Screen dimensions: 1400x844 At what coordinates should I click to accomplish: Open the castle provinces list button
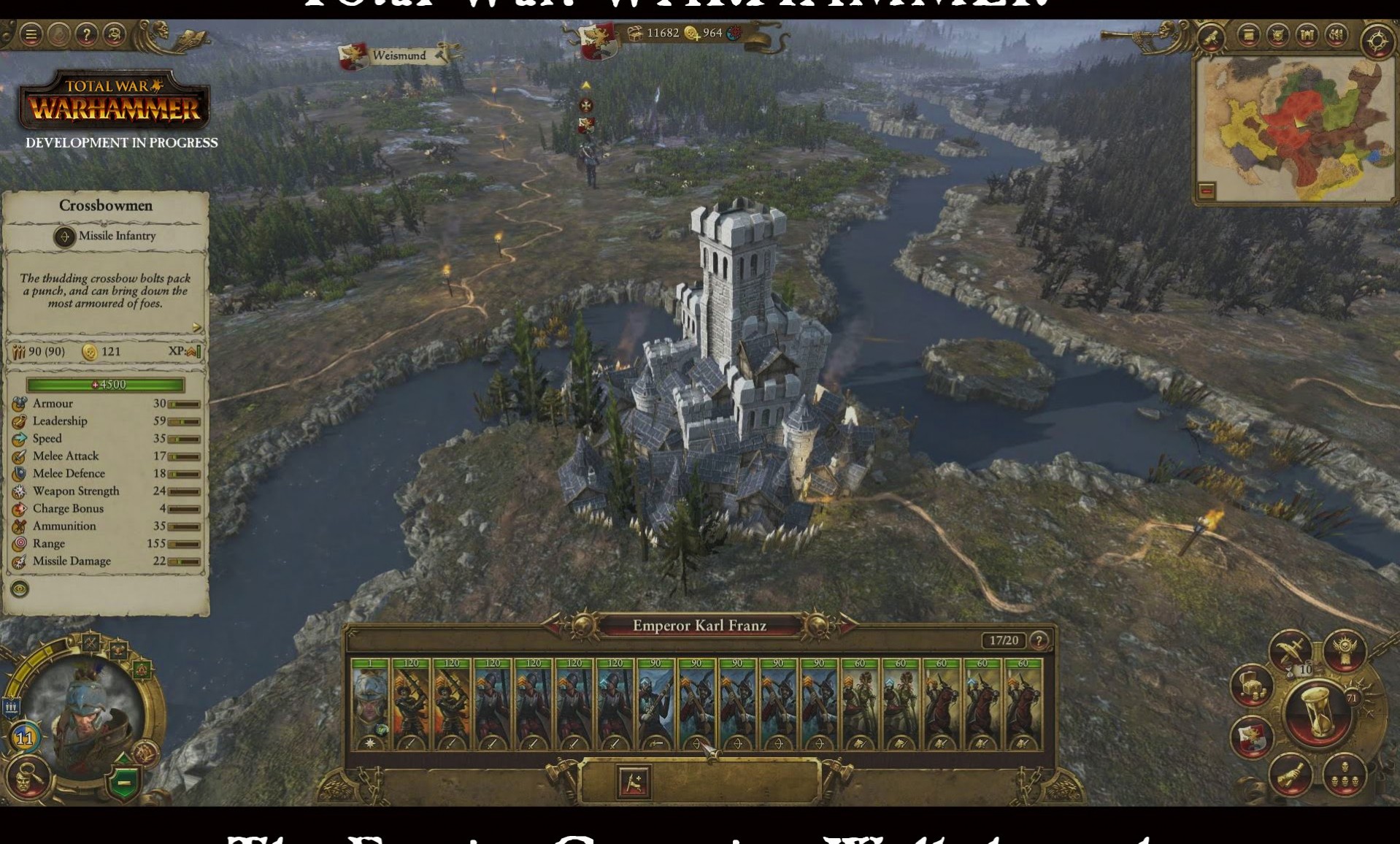(x=1307, y=35)
